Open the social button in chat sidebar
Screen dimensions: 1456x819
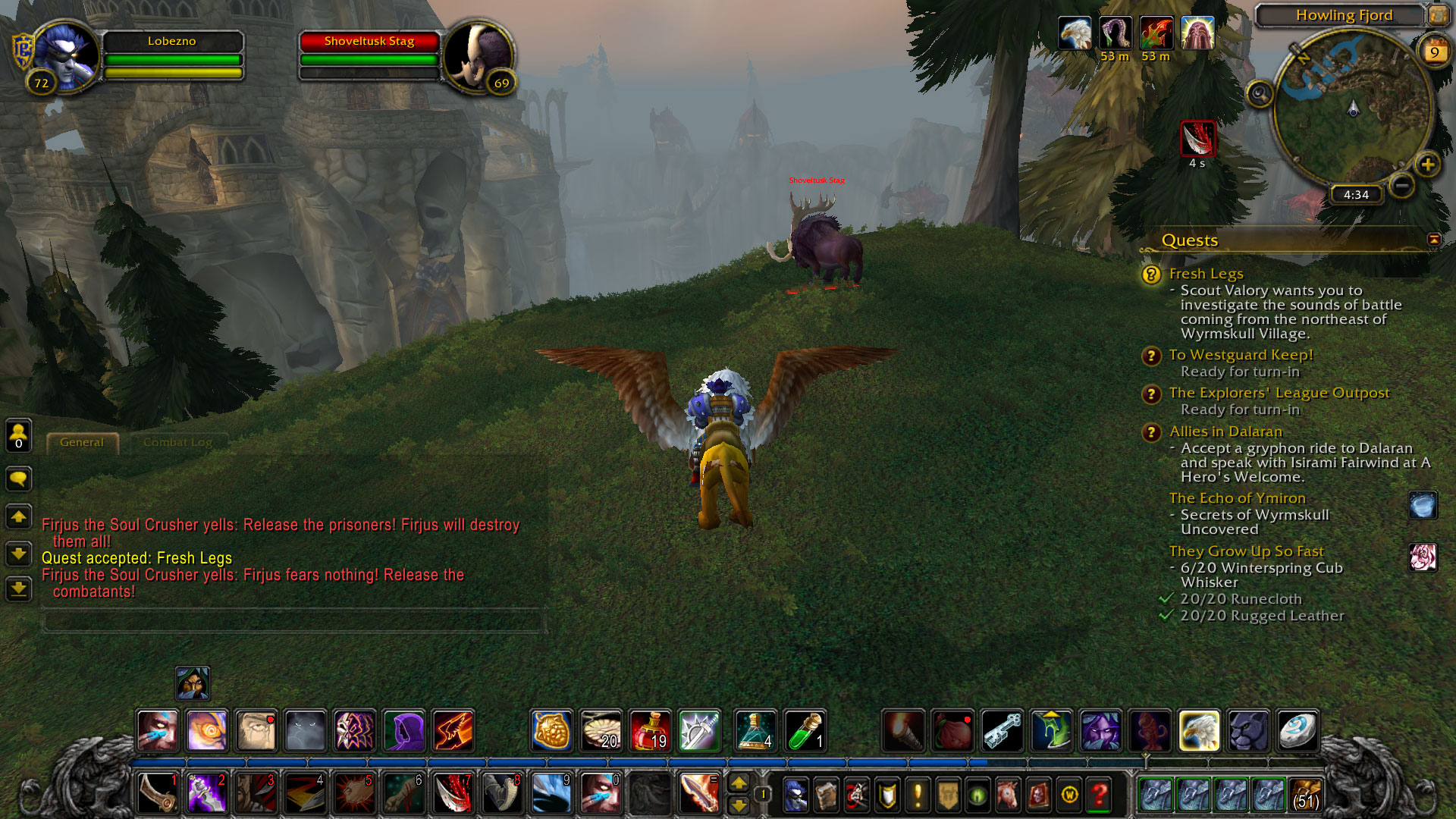pos(18,436)
